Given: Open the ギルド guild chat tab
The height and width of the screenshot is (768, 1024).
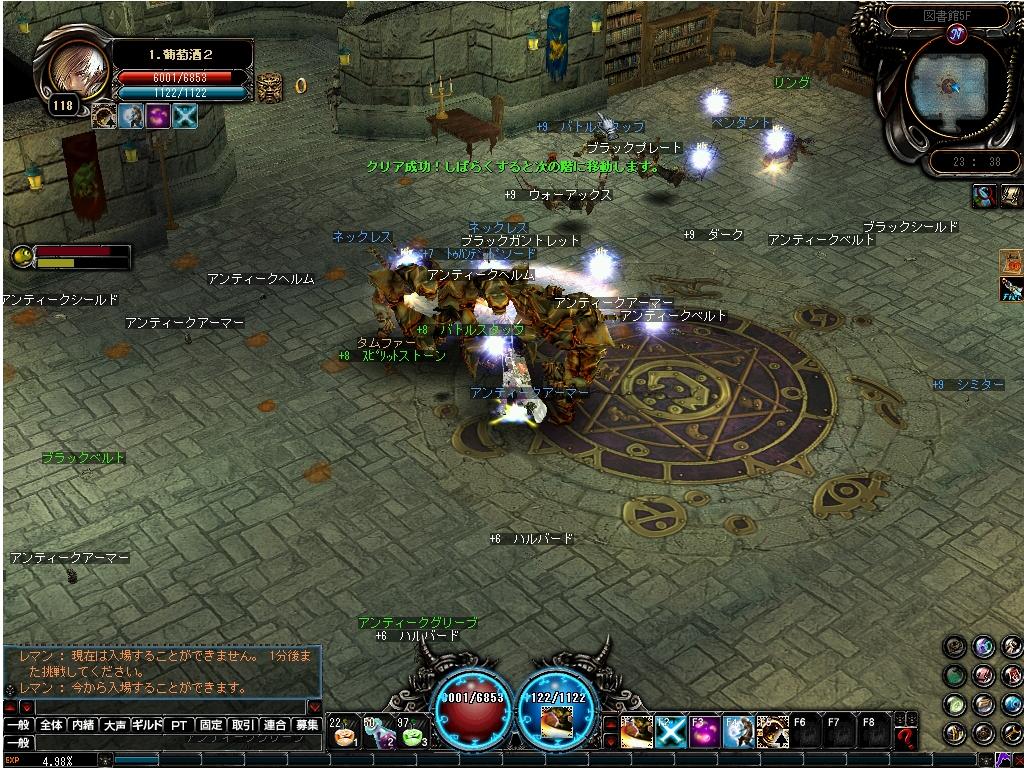Looking at the screenshot, I should click(147, 725).
